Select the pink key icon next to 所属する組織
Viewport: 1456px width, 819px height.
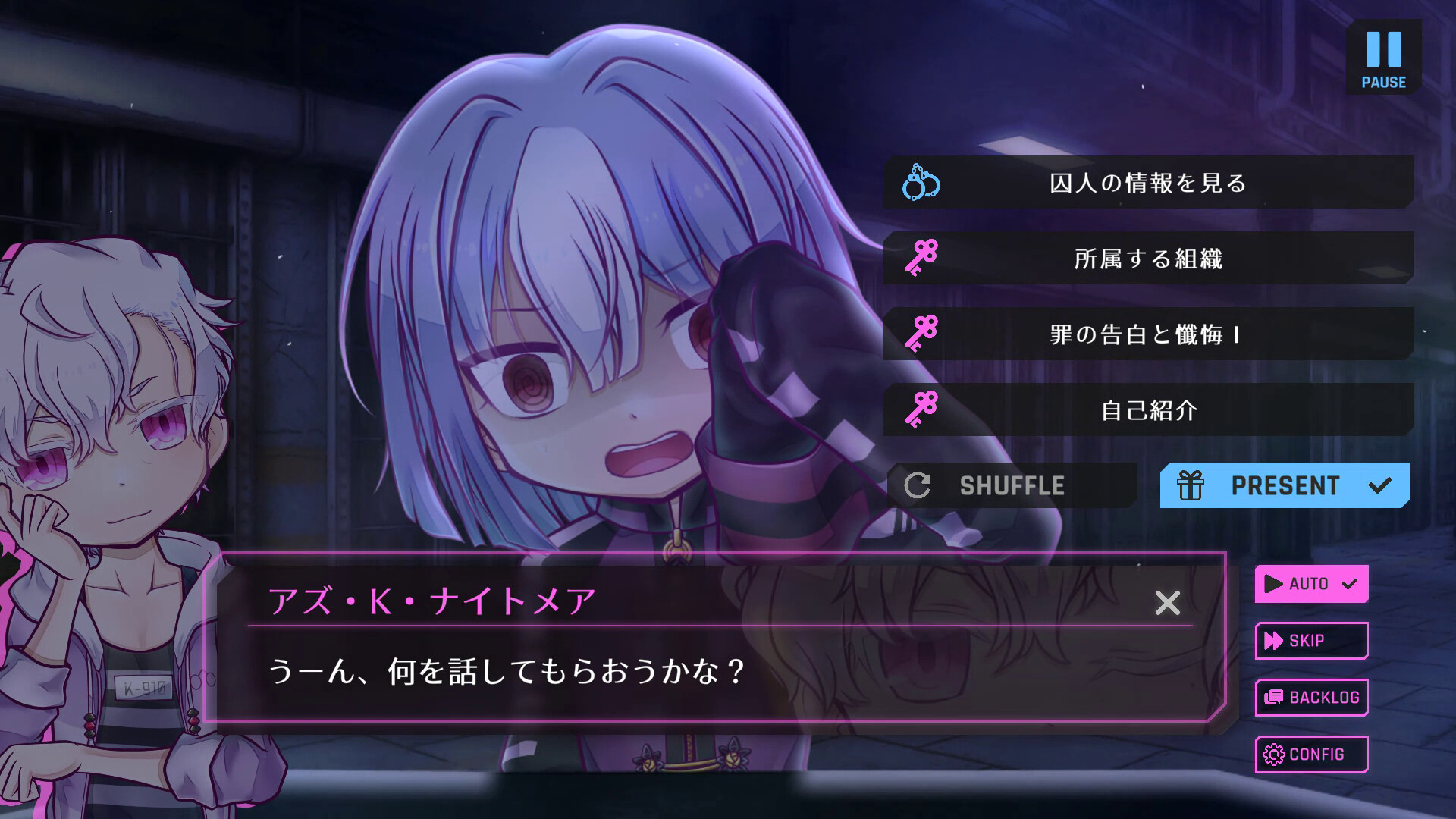[920, 259]
